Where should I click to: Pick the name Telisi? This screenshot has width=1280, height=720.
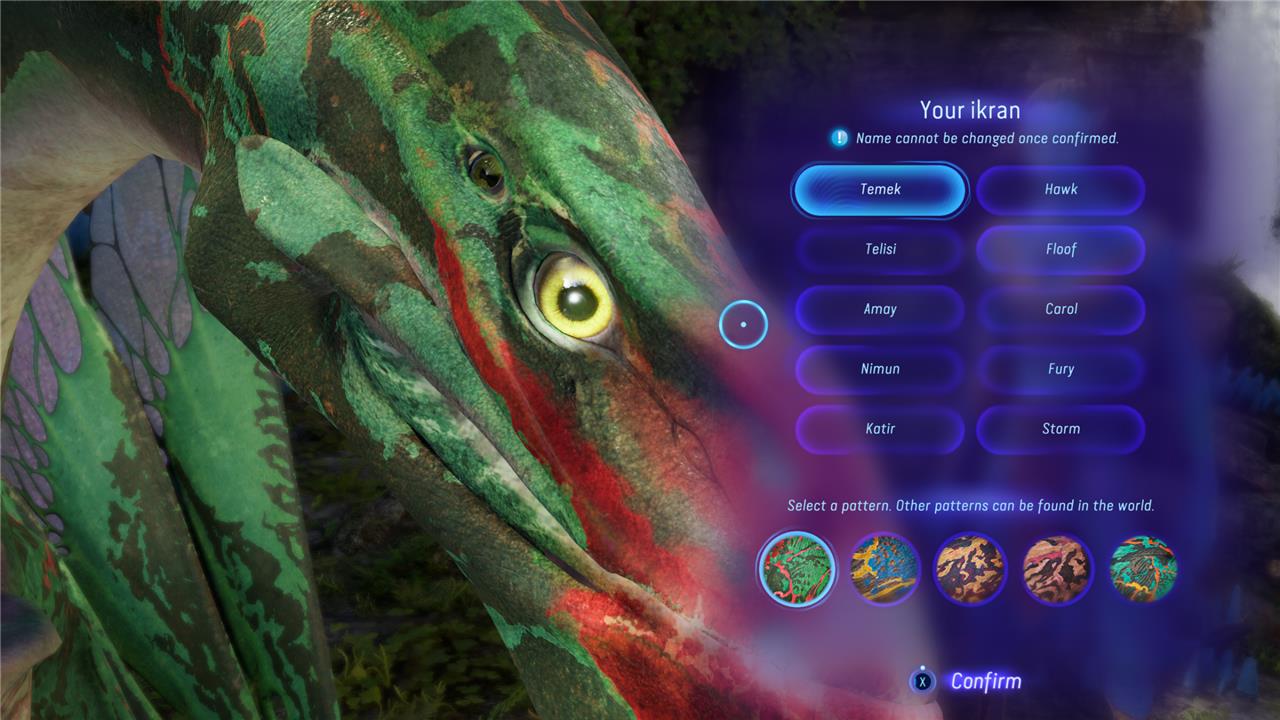click(x=880, y=249)
